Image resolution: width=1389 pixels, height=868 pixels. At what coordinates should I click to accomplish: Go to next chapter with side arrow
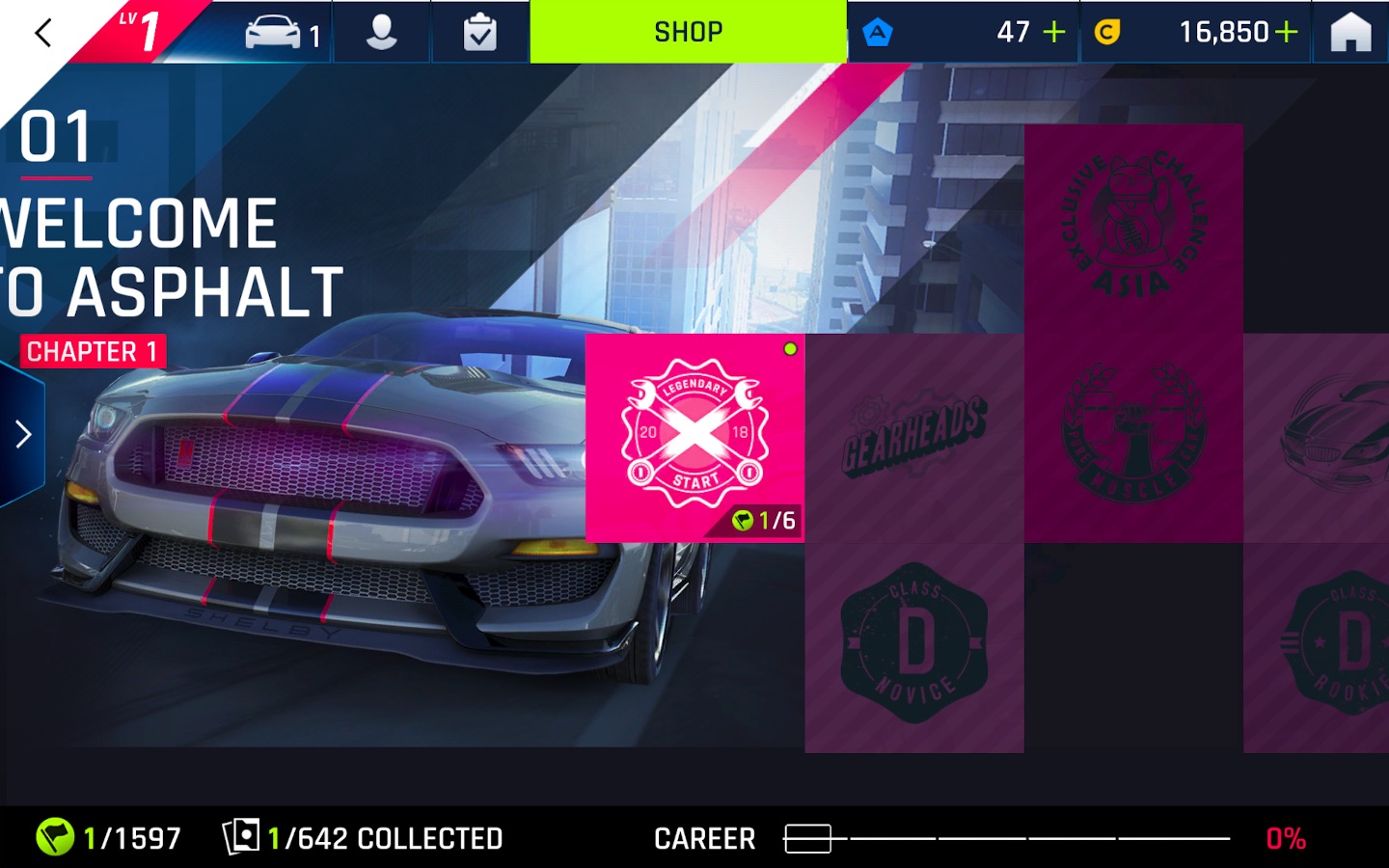23,434
